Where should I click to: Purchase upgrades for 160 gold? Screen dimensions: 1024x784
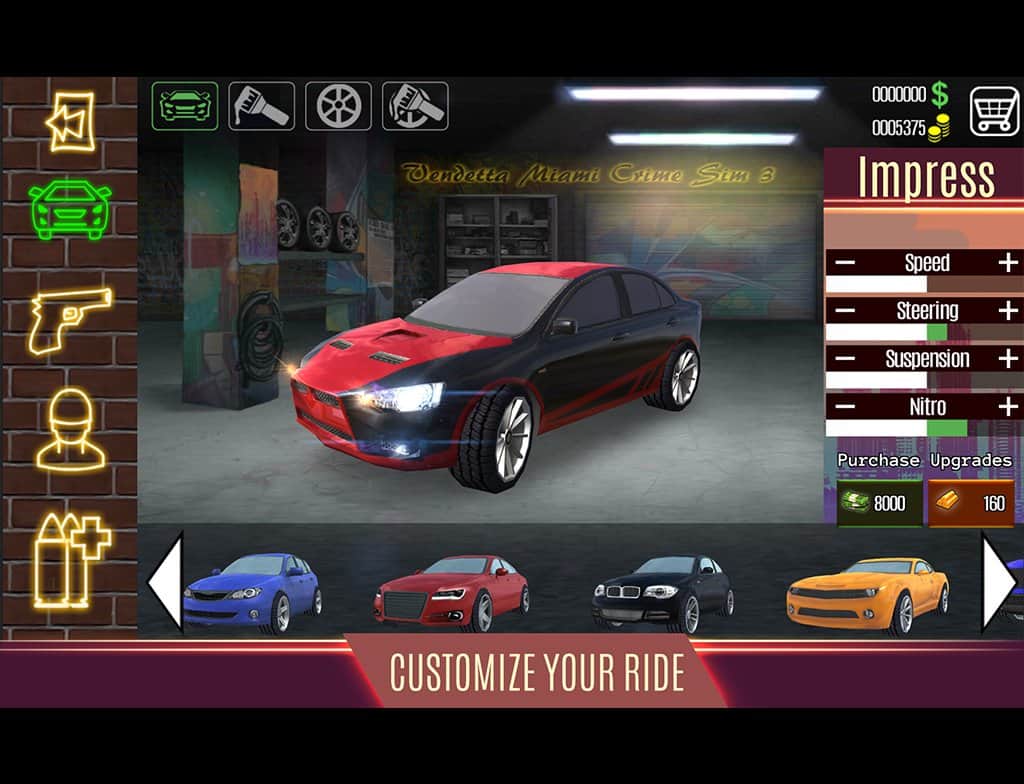(971, 502)
